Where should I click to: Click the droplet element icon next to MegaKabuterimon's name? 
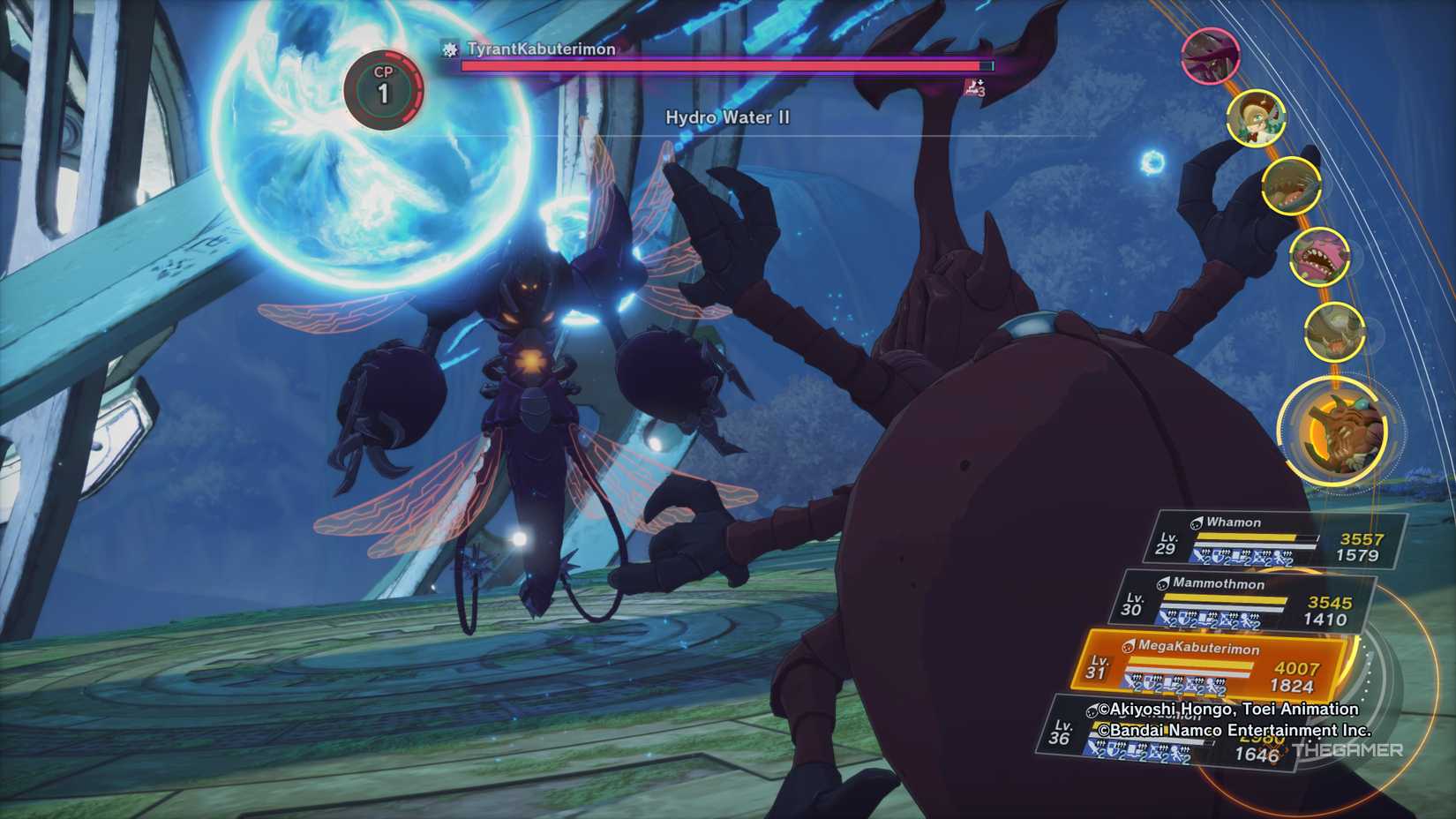[x=1130, y=648]
